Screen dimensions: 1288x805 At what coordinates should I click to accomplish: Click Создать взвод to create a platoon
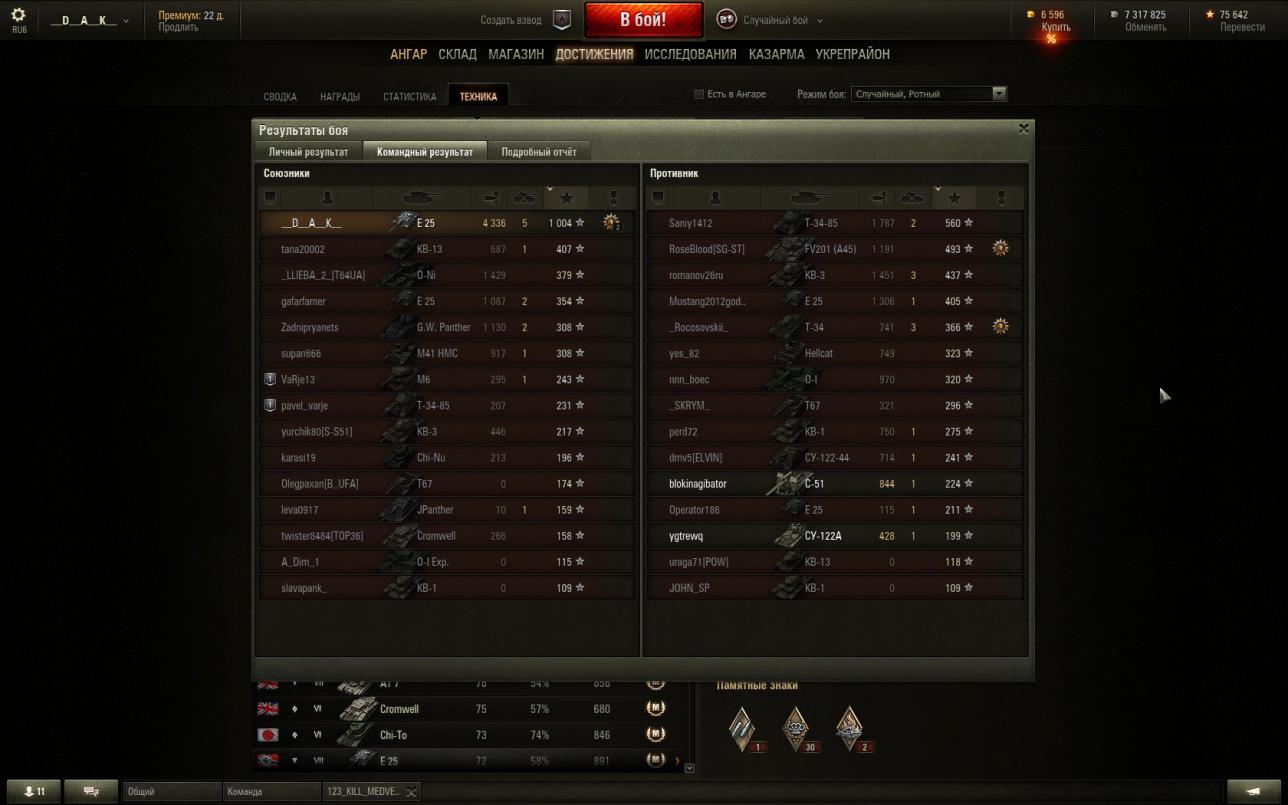[x=511, y=20]
